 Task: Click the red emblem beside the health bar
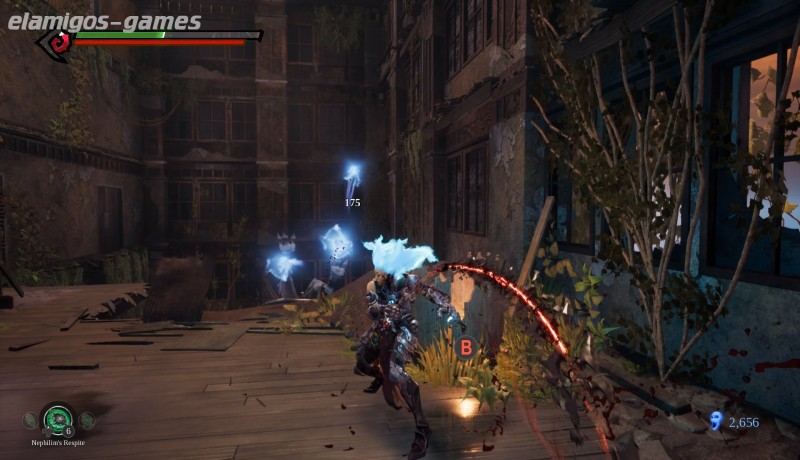tap(60, 42)
